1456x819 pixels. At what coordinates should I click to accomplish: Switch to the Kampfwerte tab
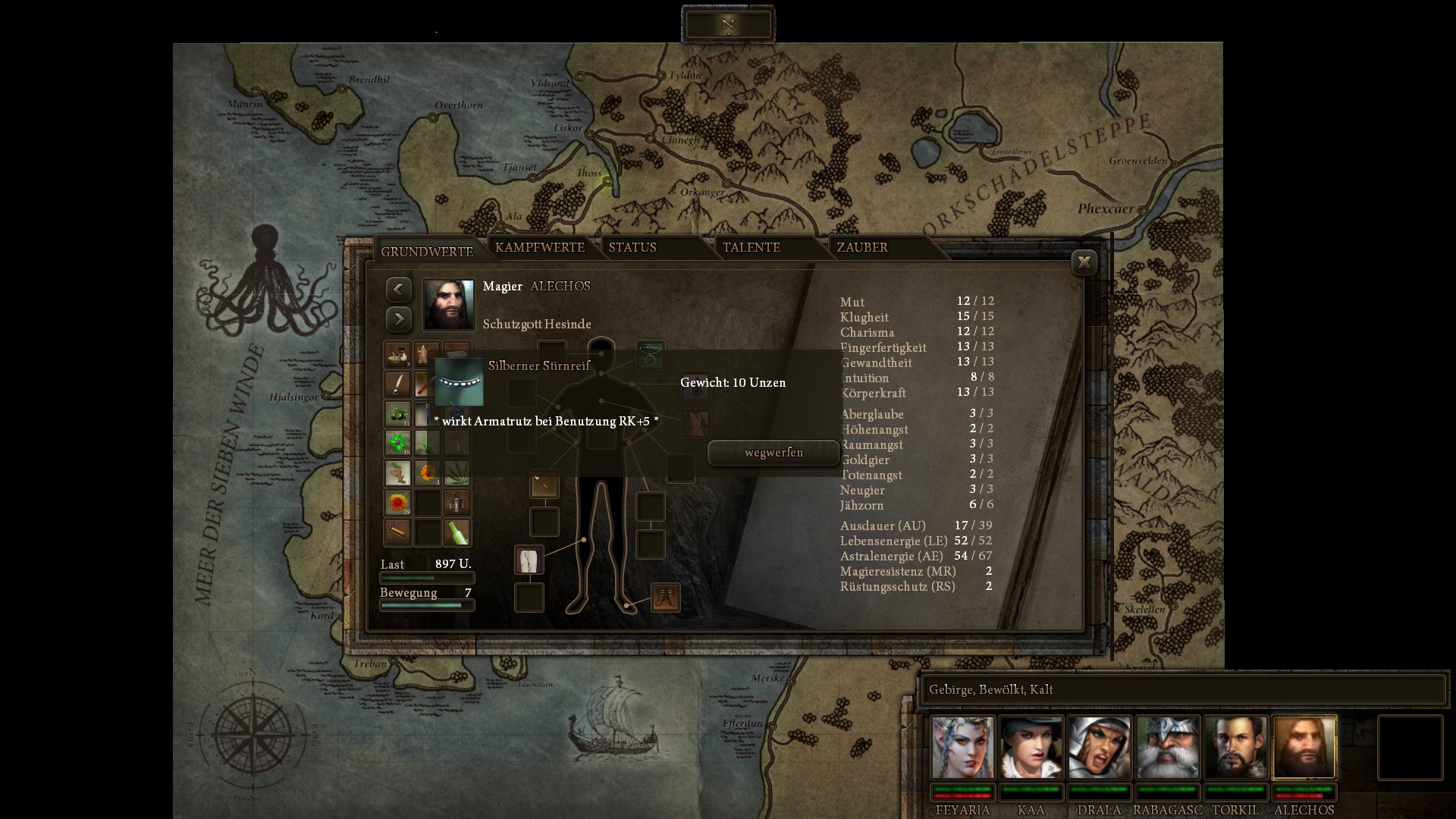click(539, 248)
